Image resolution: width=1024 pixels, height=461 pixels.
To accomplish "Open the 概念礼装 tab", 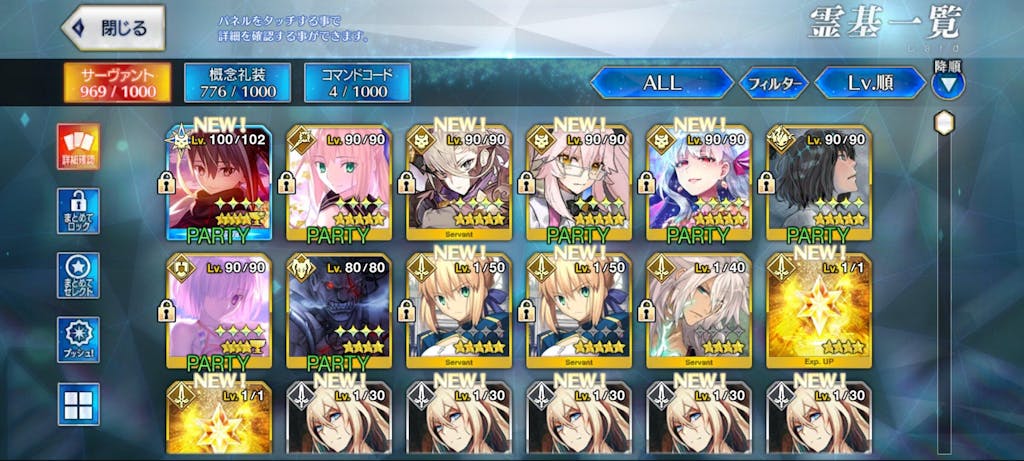I will coord(237,82).
